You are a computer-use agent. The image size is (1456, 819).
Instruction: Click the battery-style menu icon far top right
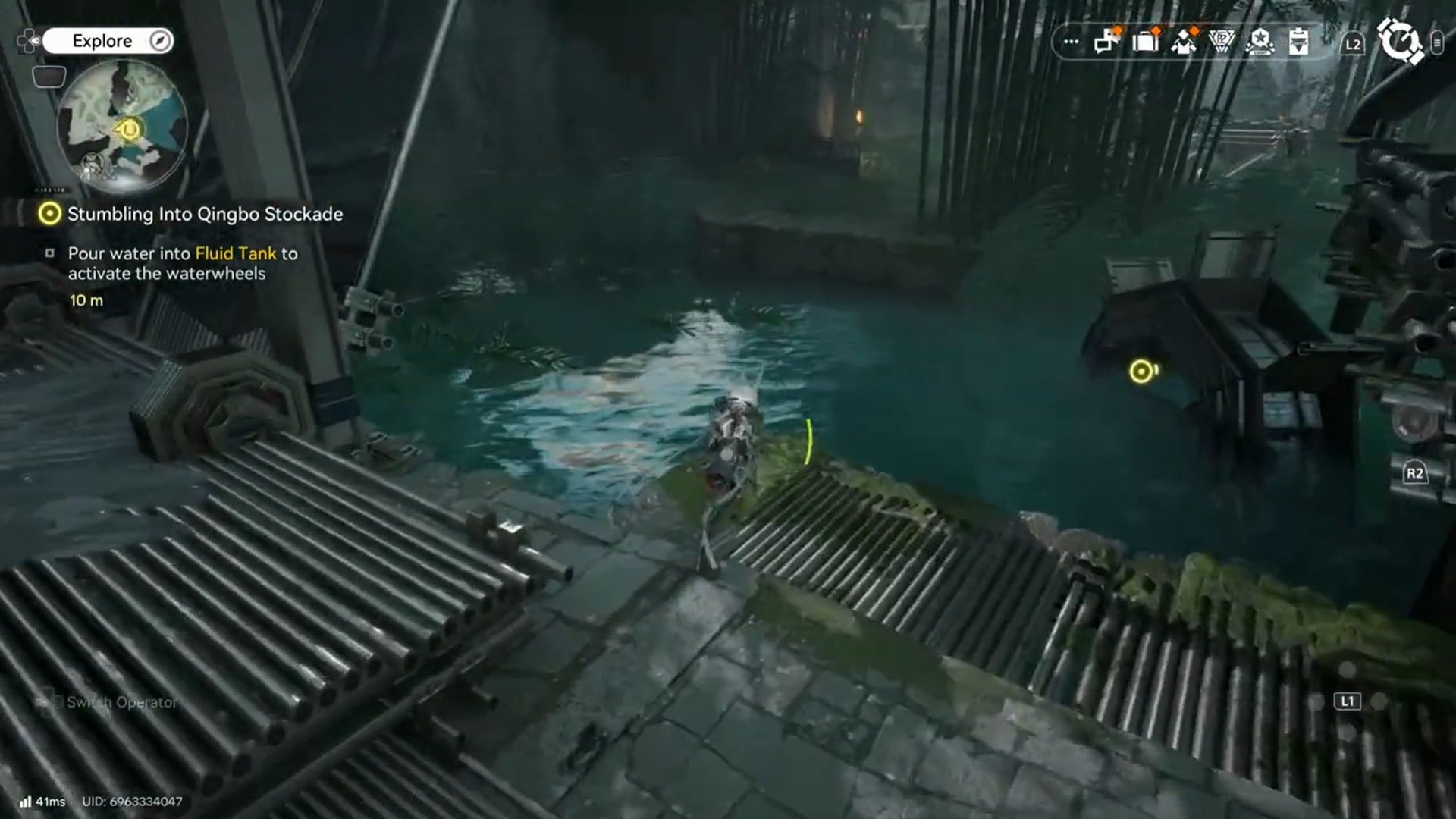click(x=1437, y=44)
